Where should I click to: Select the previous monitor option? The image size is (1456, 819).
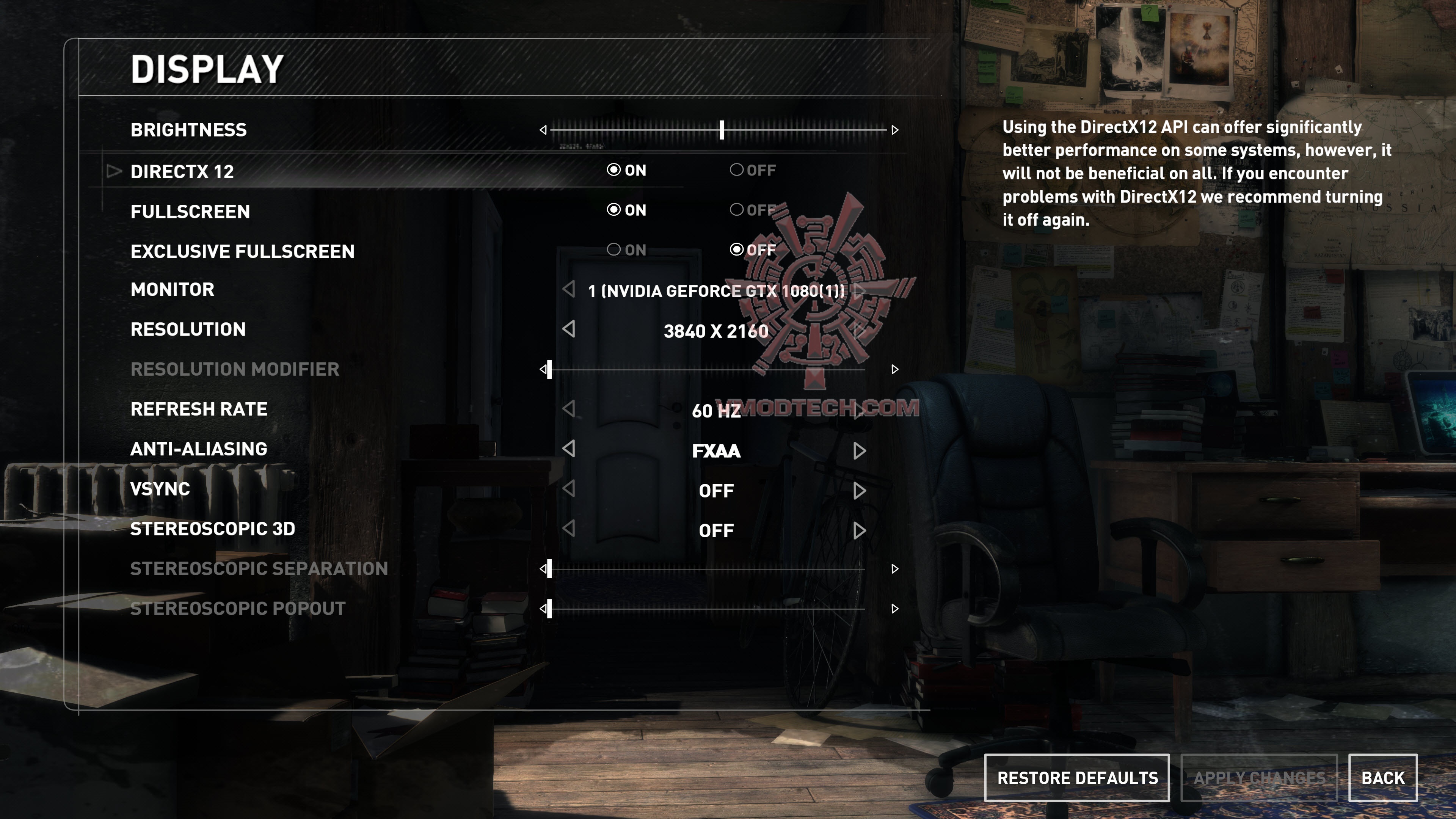click(x=569, y=289)
